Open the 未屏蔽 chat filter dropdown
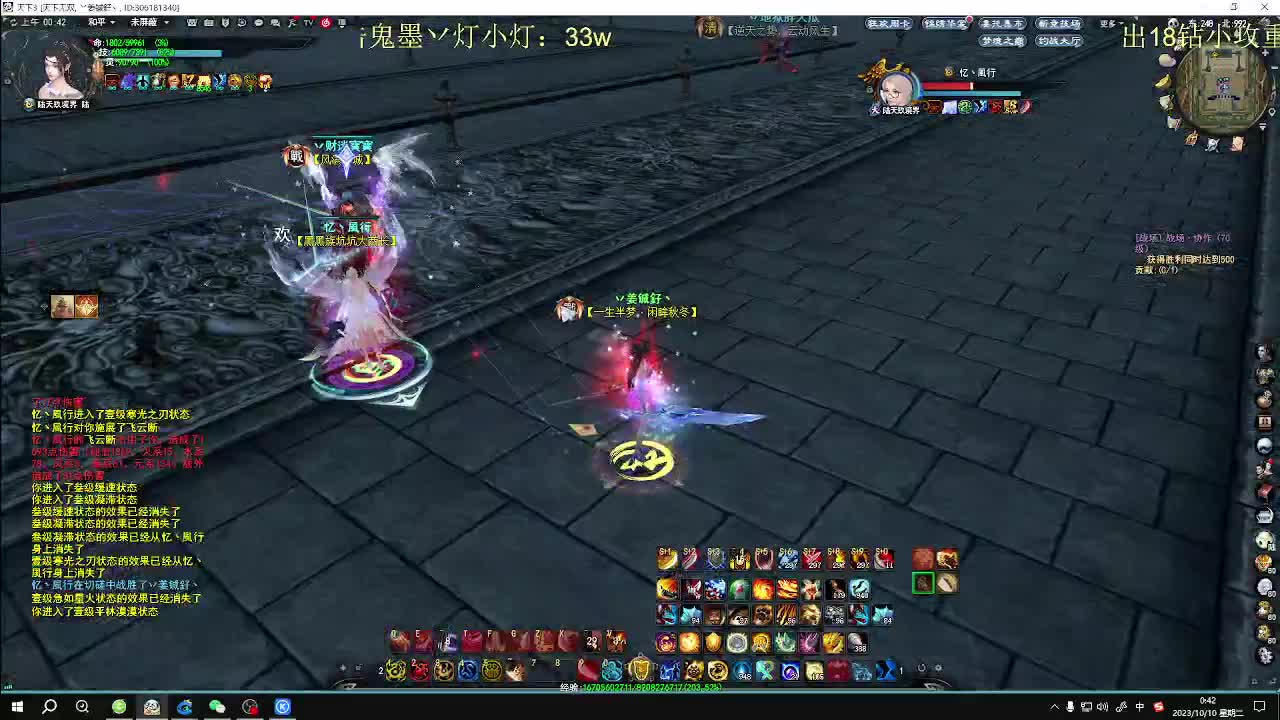This screenshot has width=1280, height=720. pyautogui.click(x=150, y=23)
